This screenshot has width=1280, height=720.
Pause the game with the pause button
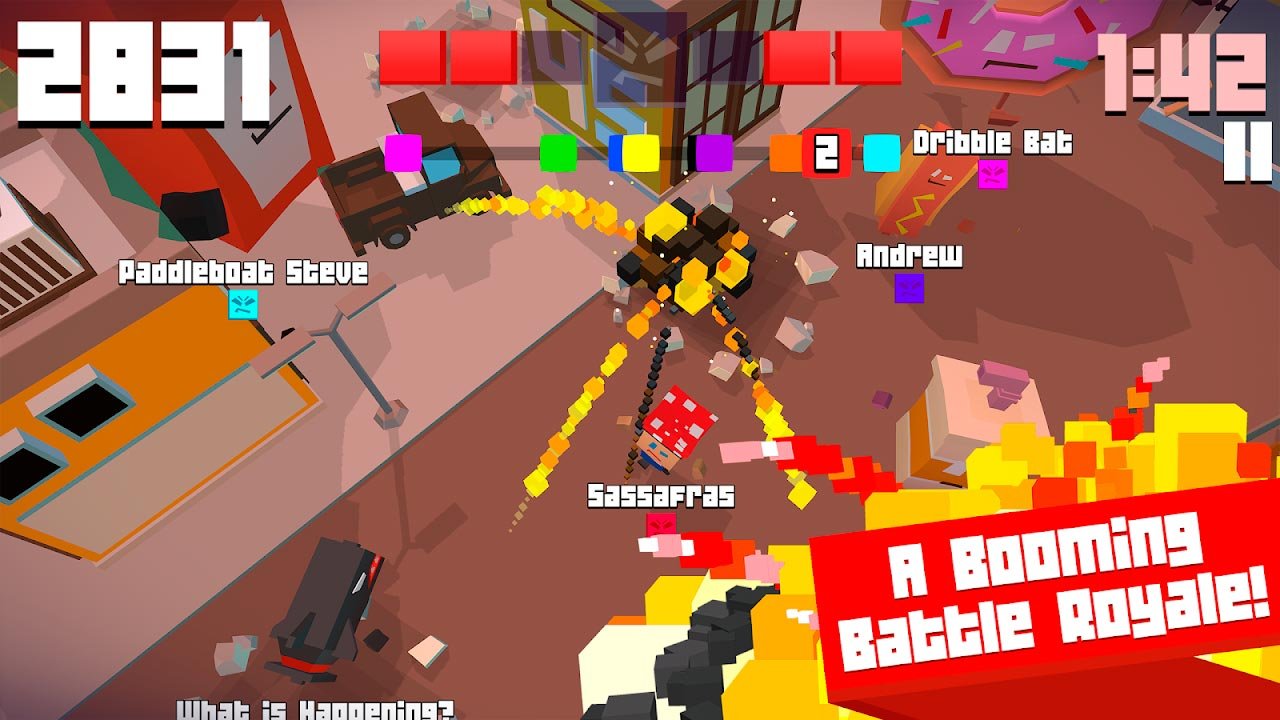(1247, 151)
